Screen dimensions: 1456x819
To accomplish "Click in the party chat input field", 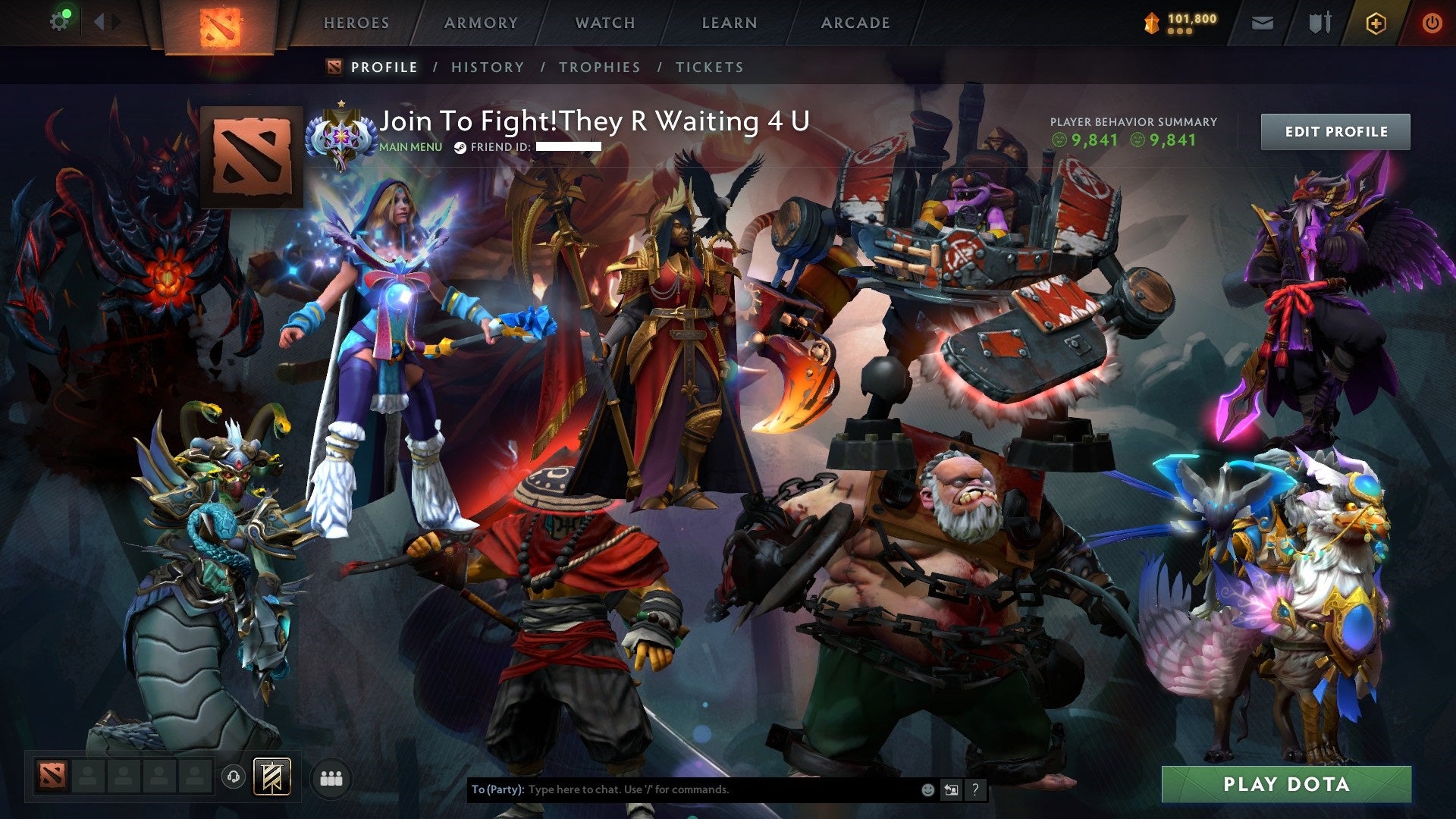I will [x=682, y=789].
